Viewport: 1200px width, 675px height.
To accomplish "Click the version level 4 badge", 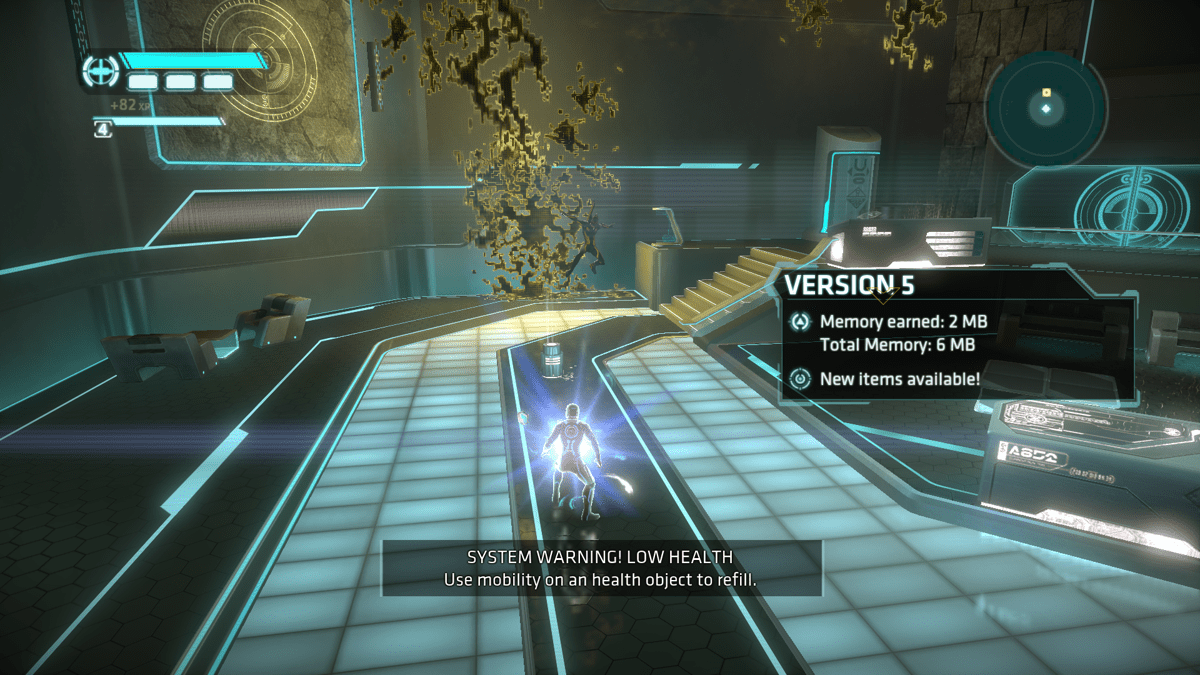I will [103, 129].
